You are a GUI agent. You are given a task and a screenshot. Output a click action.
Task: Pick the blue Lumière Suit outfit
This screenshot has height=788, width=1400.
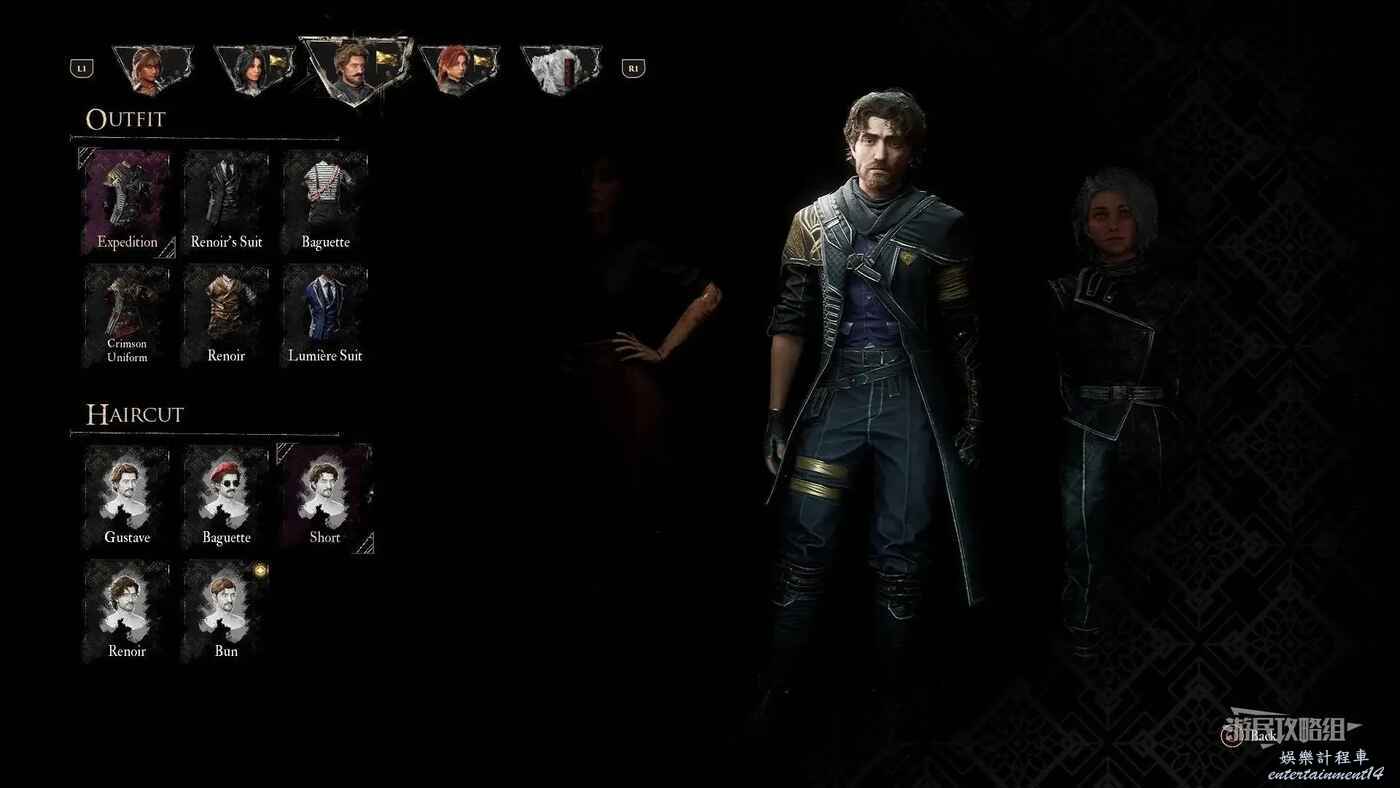click(325, 316)
